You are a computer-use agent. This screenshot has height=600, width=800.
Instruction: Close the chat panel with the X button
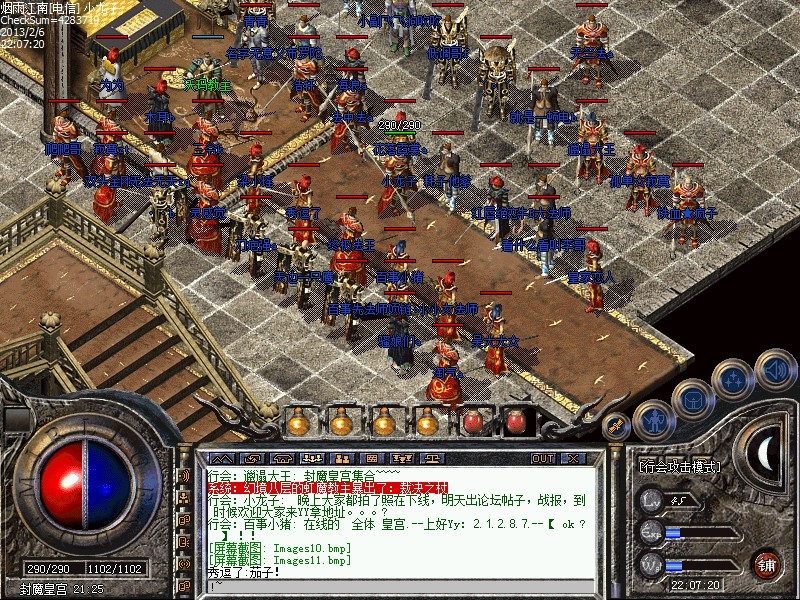point(571,458)
